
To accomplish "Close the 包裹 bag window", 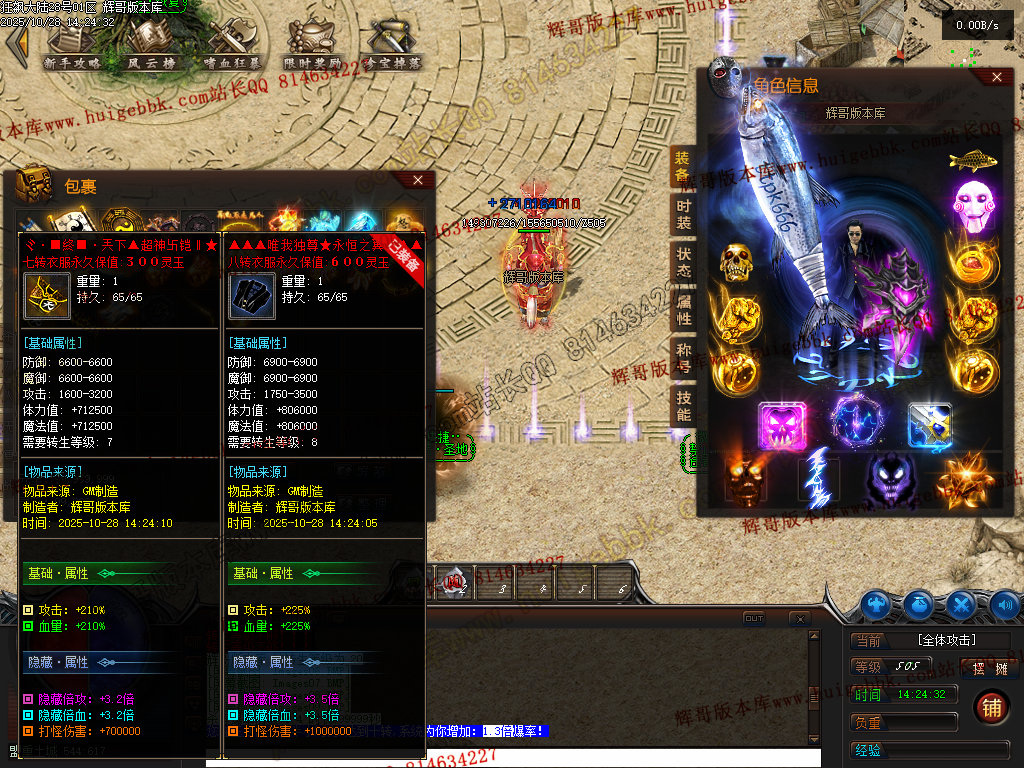I will [419, 180].
